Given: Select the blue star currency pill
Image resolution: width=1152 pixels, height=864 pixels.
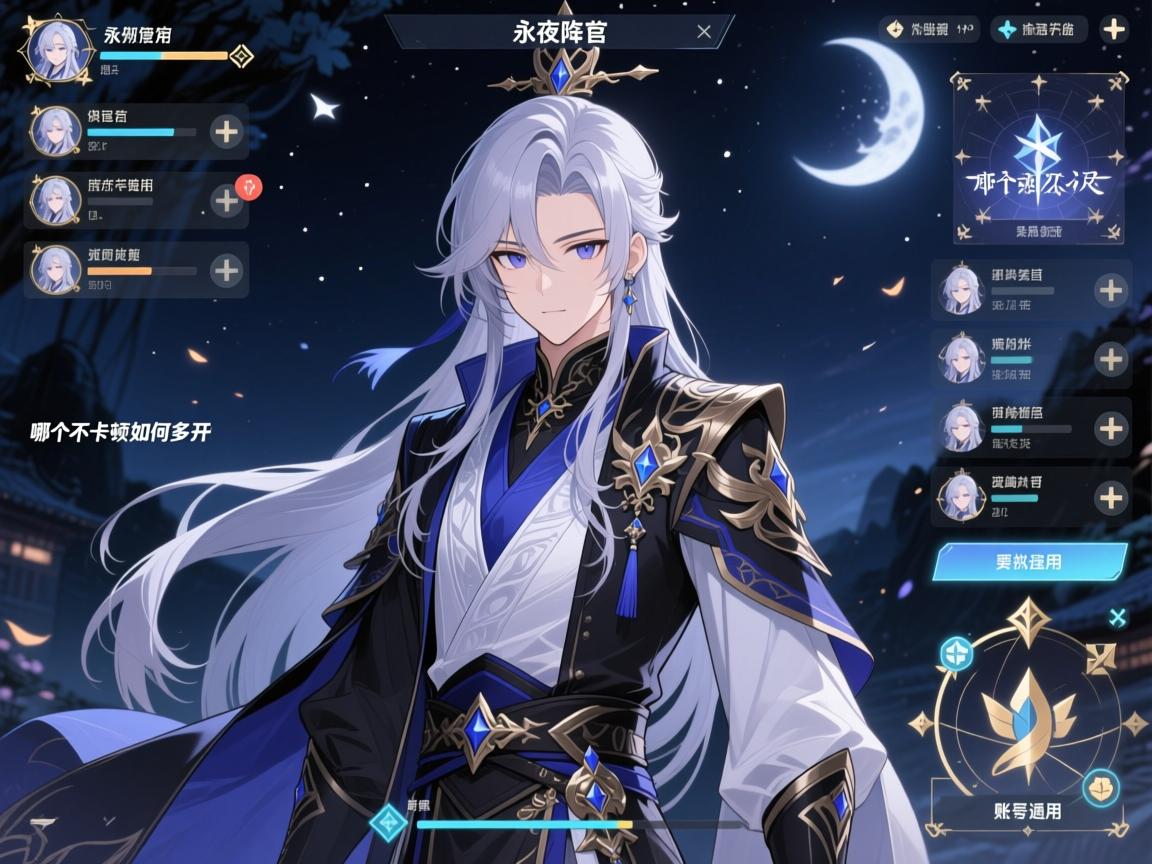Looking at the screenshot, I should click(1038, 29).
